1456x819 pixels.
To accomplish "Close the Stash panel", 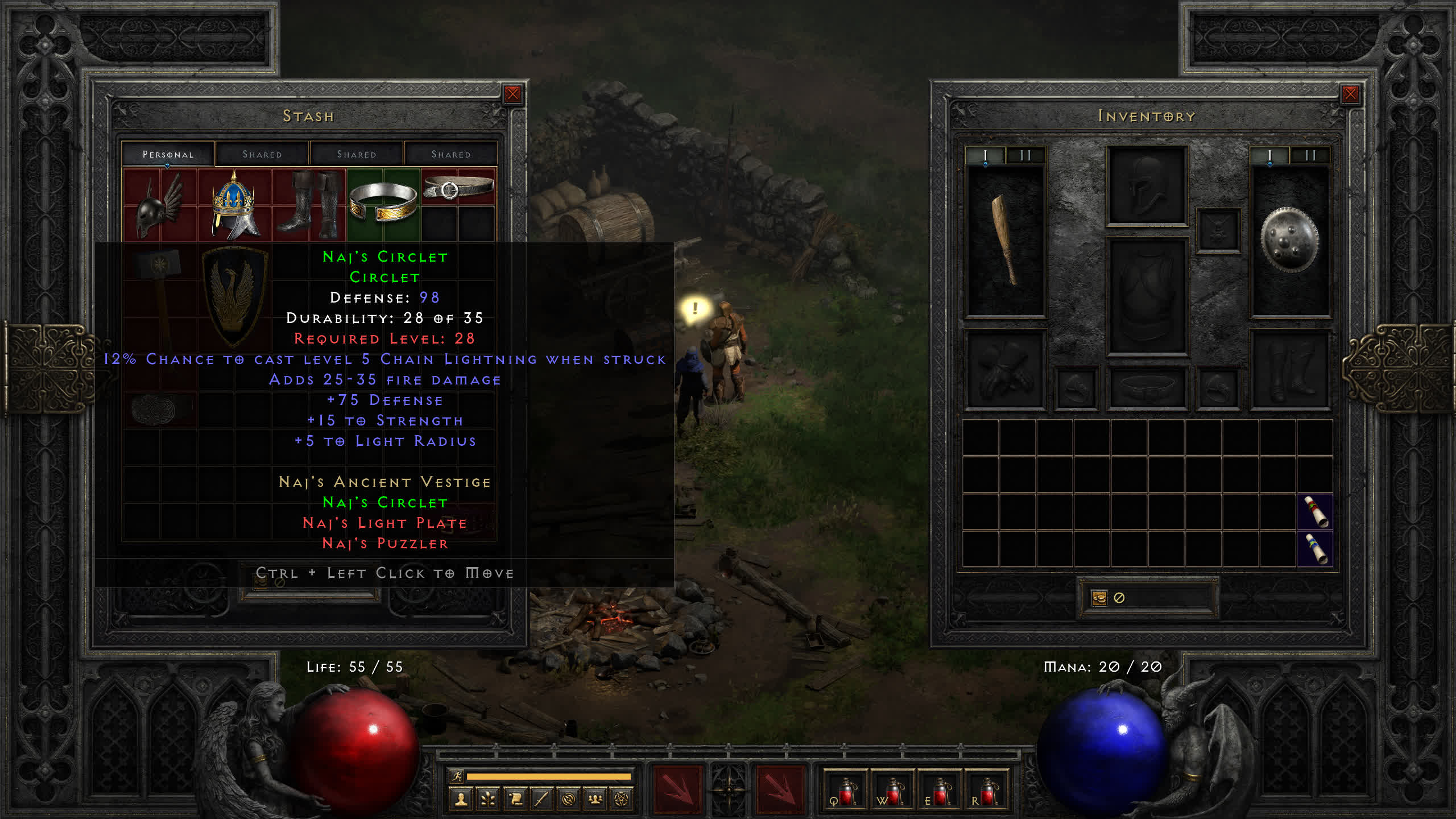I will pyautogui.click(x=512, y=94).
